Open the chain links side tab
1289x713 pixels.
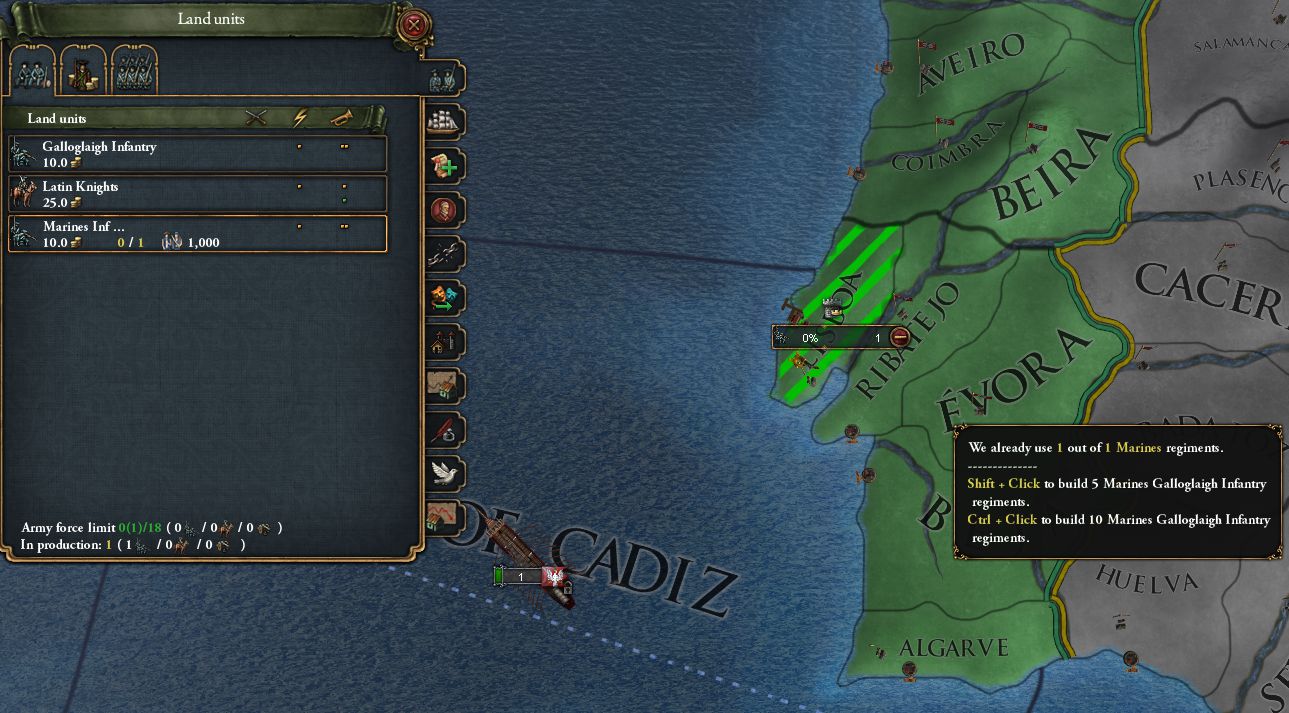pos(444,254)
